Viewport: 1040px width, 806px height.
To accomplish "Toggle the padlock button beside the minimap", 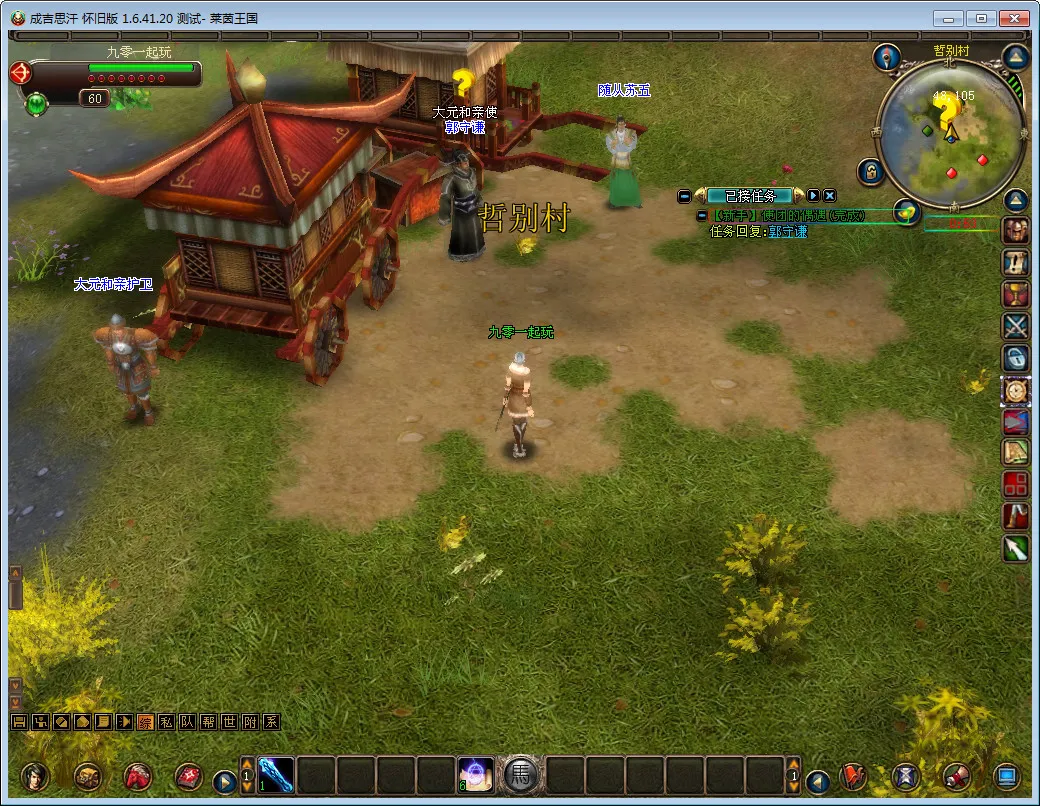I will coord(870,171).
